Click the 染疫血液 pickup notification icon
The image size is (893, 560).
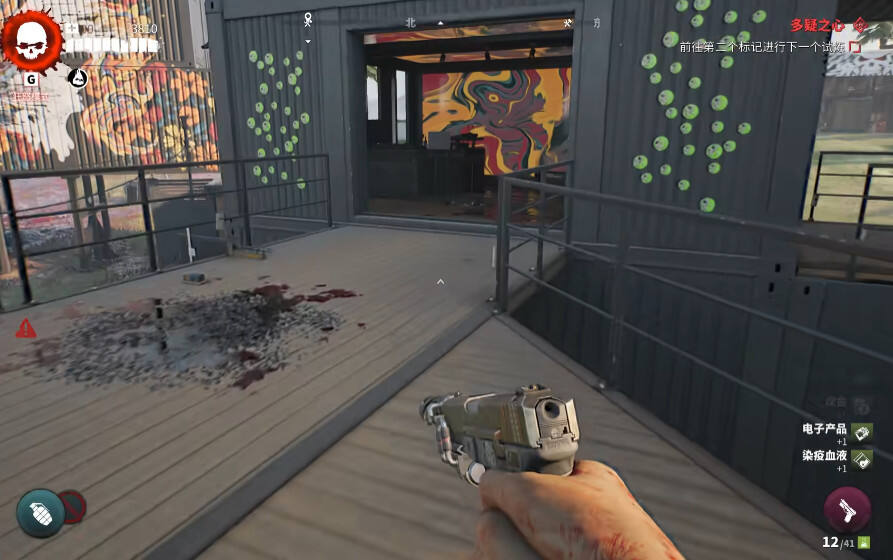(x=862, y=458)
